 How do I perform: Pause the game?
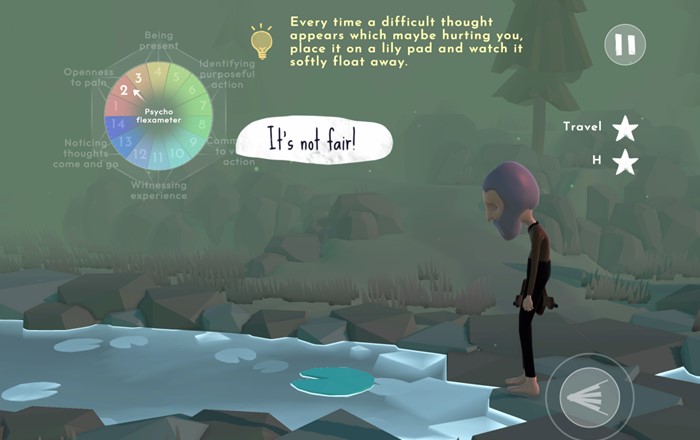[x=625, y=45]
